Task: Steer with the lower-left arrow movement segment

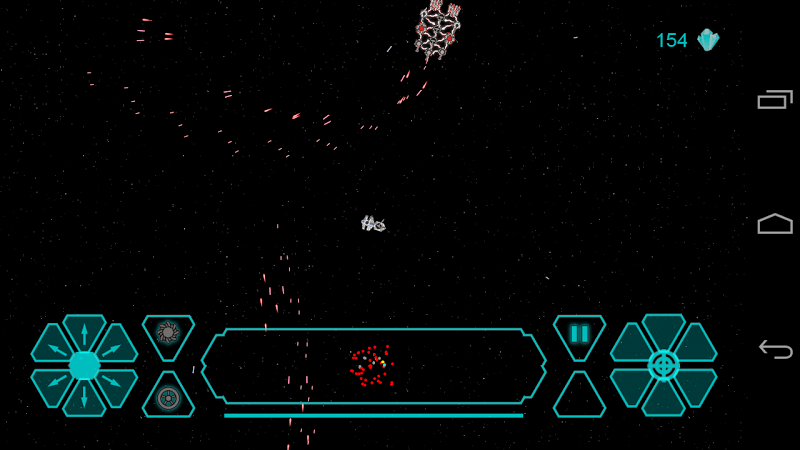Action: (x=51, y=383)
